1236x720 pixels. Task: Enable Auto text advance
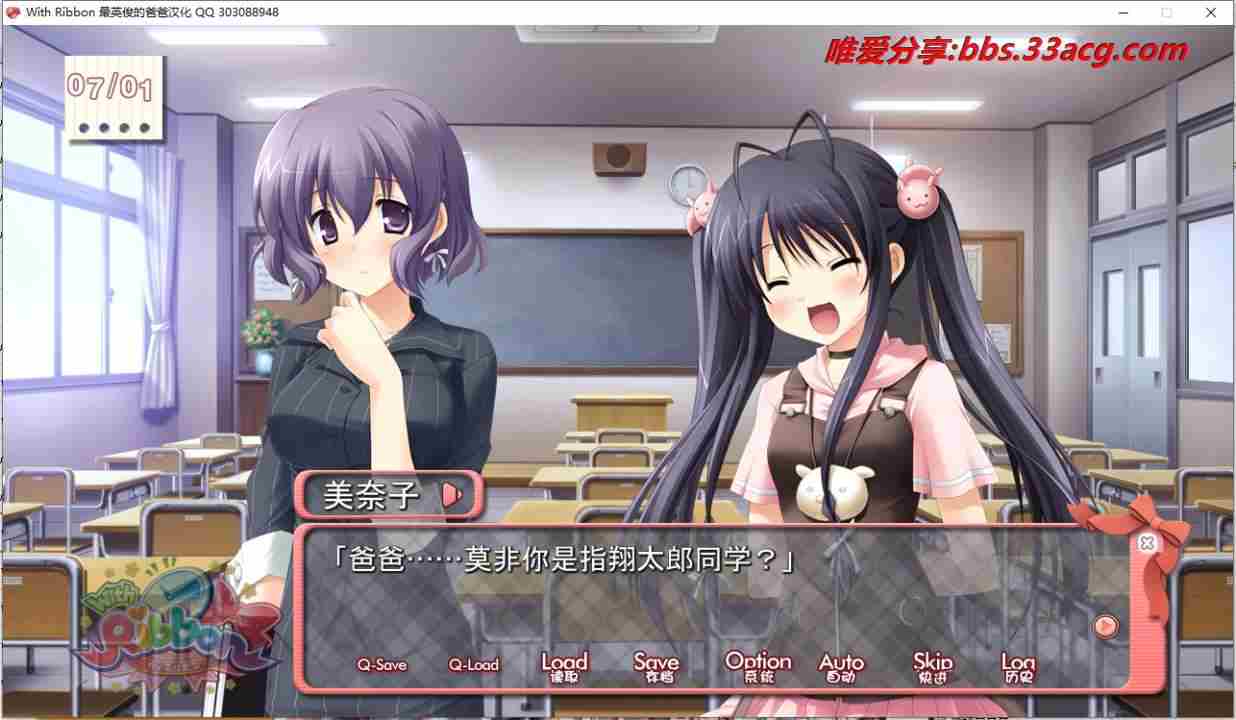[x=841, y=666]
